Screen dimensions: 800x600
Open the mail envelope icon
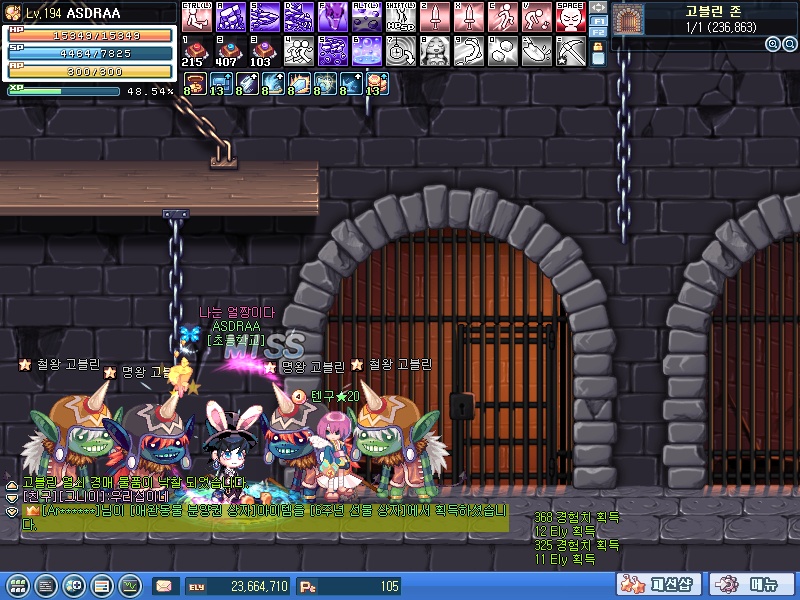pyautogui.click(x=162, y=586)
